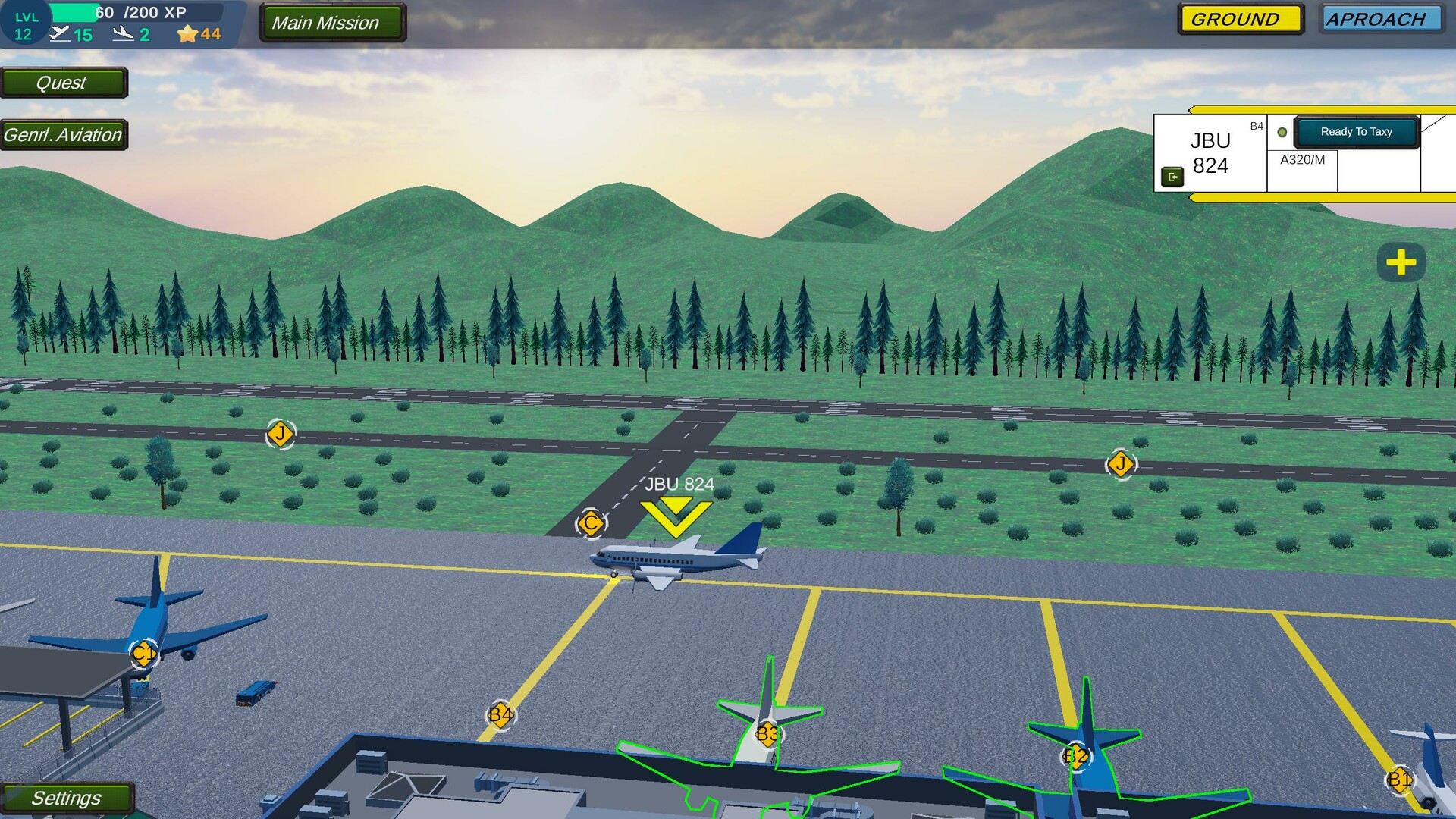This screenshot has width=1456, height=819.
Task: Select taxiway marker J on the left taxiway
Action: (280, 433)
